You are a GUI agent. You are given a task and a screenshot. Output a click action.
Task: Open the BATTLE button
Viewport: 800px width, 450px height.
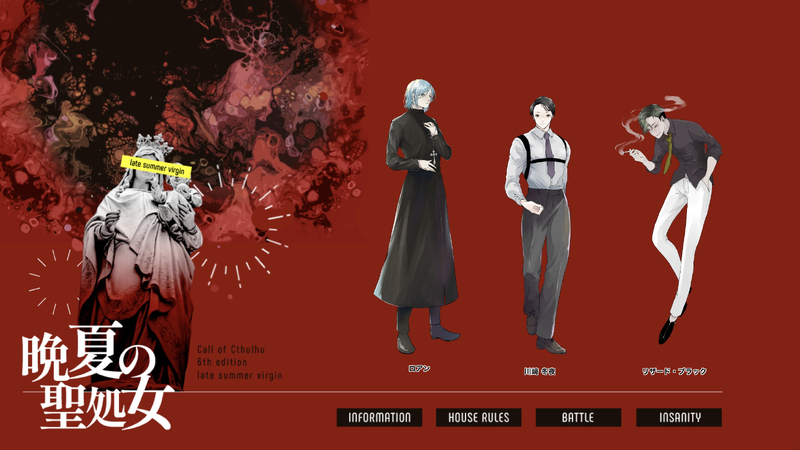578,418
